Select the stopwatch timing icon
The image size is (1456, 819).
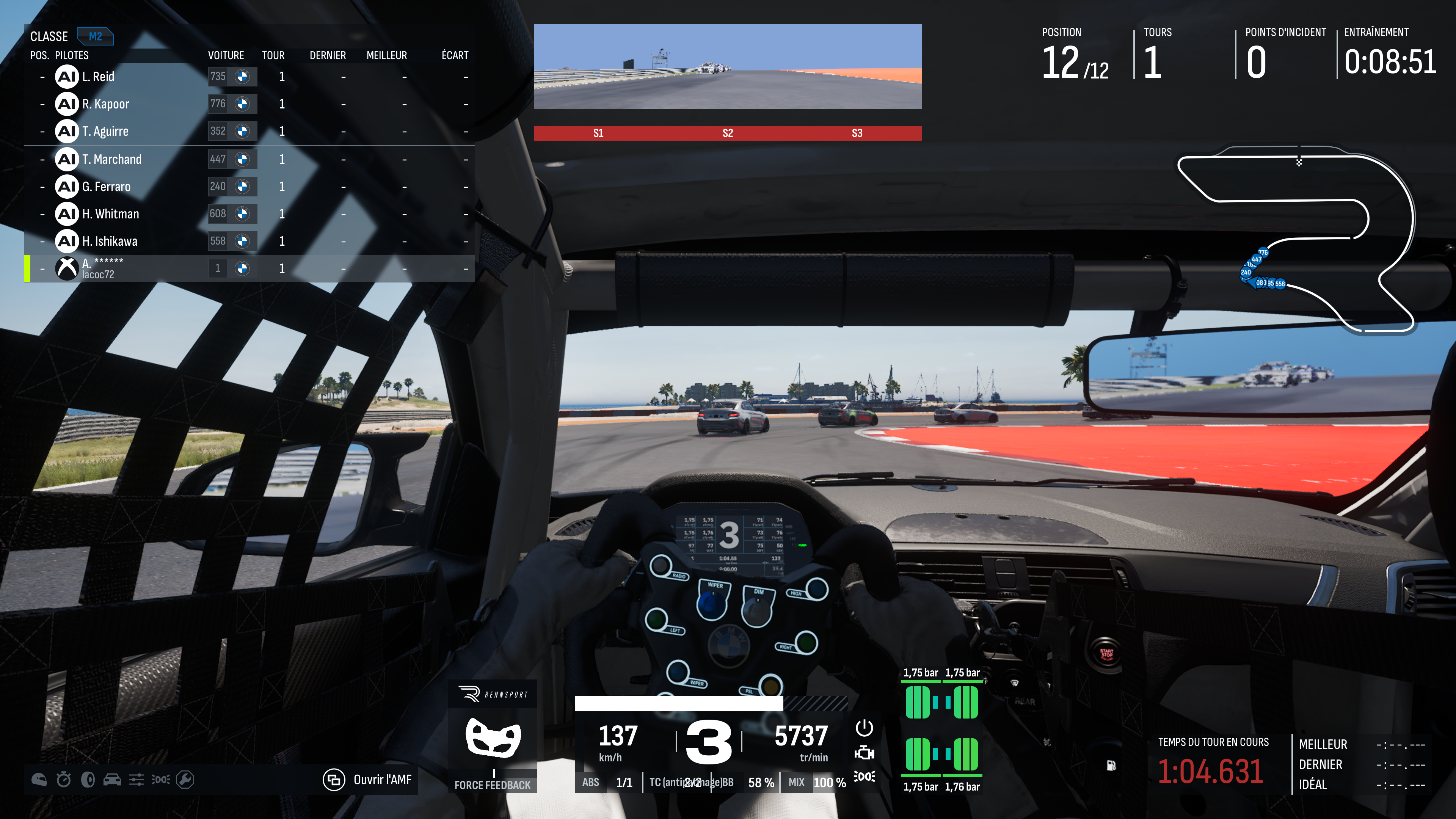click(x=64, y=780)
